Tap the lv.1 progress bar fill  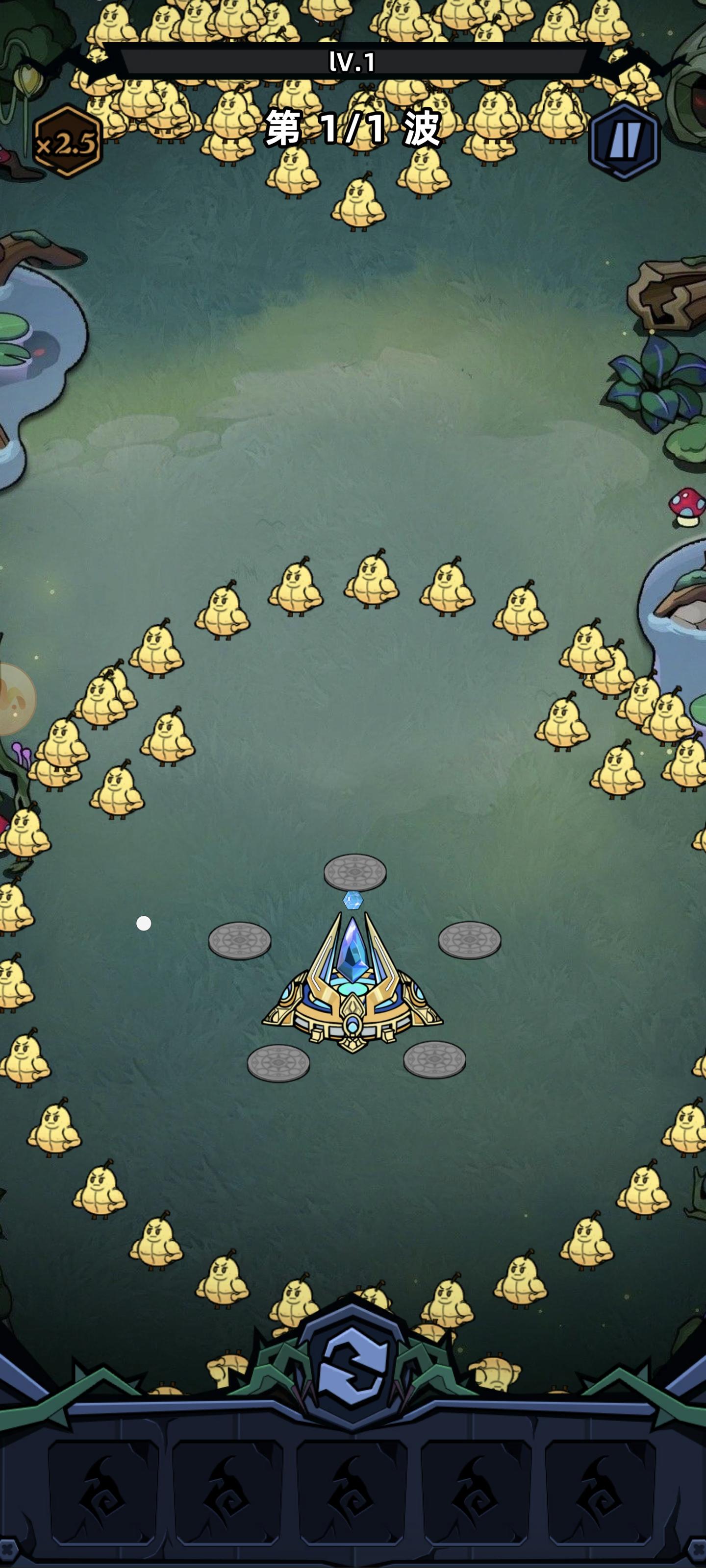click(x=353, y=61)
